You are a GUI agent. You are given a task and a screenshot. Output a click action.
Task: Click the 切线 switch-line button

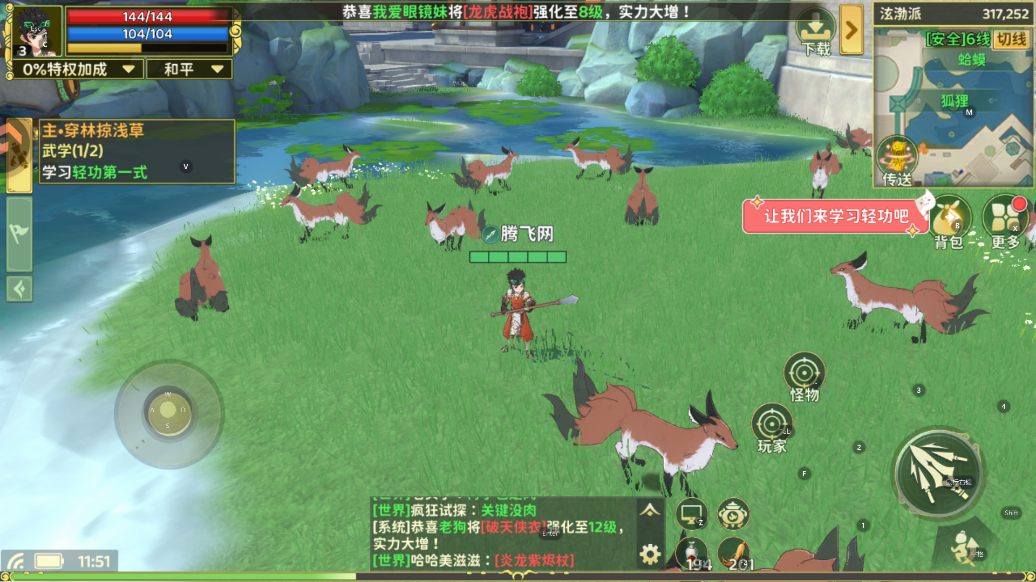1012,39
